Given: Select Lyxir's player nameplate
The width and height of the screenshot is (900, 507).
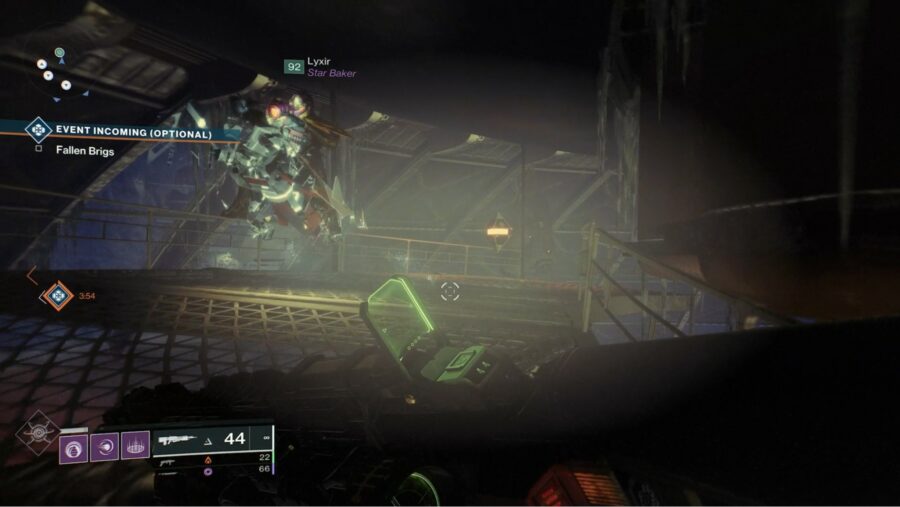Looking at the screenshot, I should tap(322, 67).
